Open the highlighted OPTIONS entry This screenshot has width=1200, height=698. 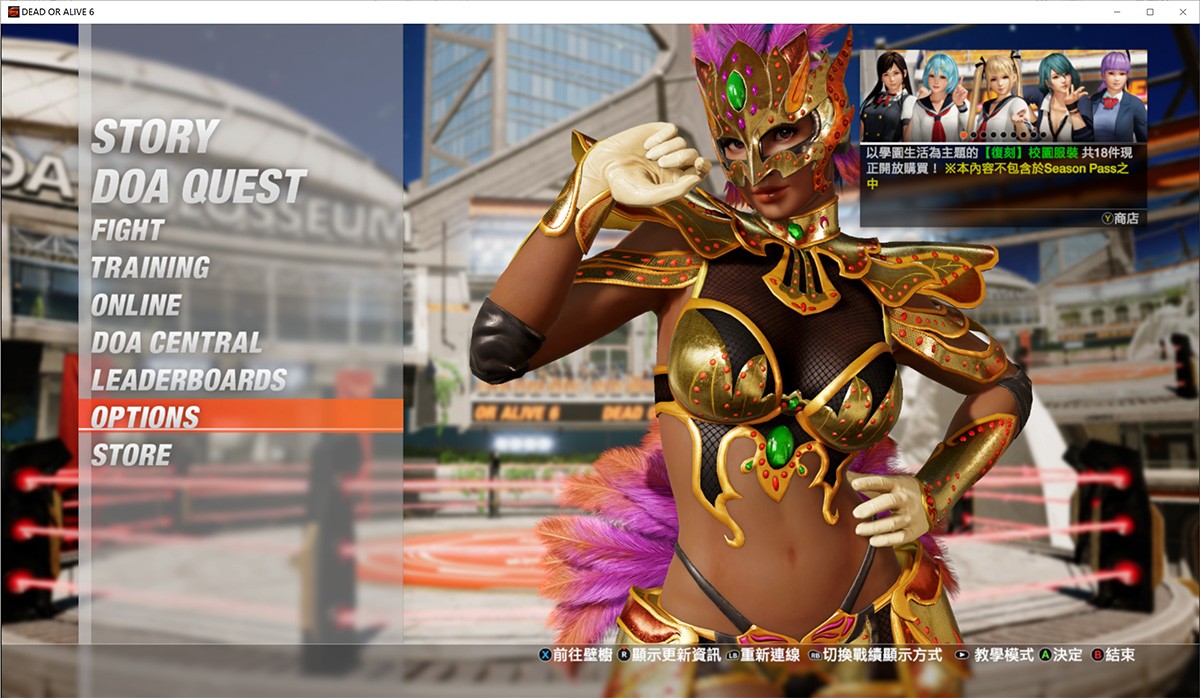[146, 417]
